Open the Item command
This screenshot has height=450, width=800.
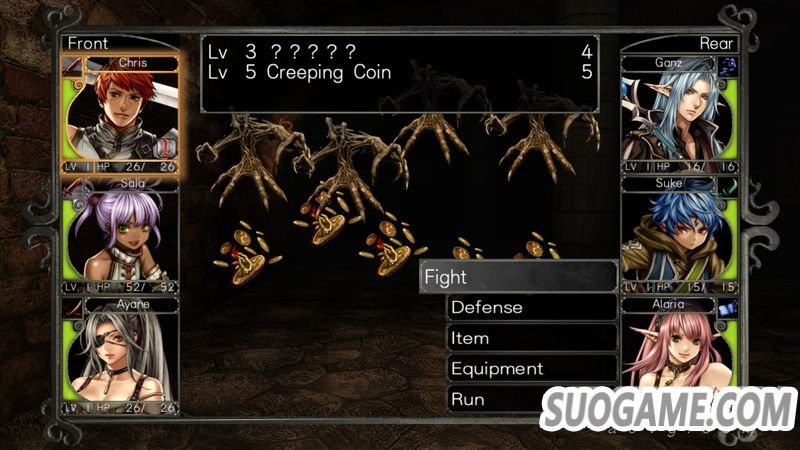click(x=531, y=338)
